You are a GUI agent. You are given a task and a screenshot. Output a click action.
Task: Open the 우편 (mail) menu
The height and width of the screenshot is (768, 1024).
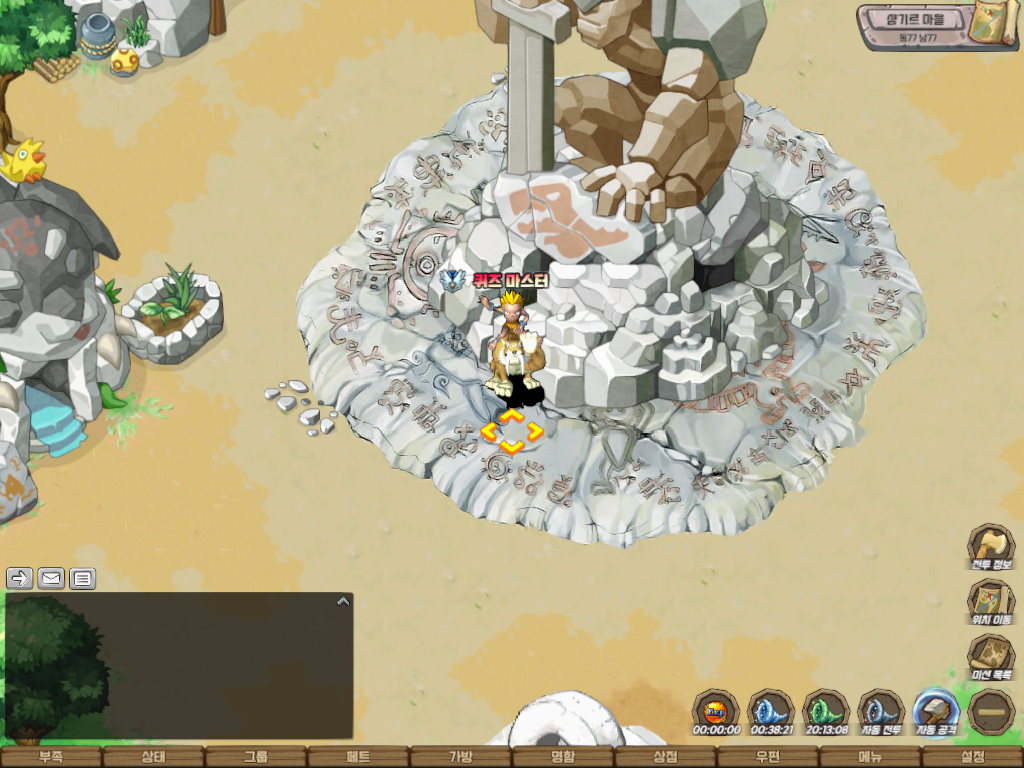767,757
